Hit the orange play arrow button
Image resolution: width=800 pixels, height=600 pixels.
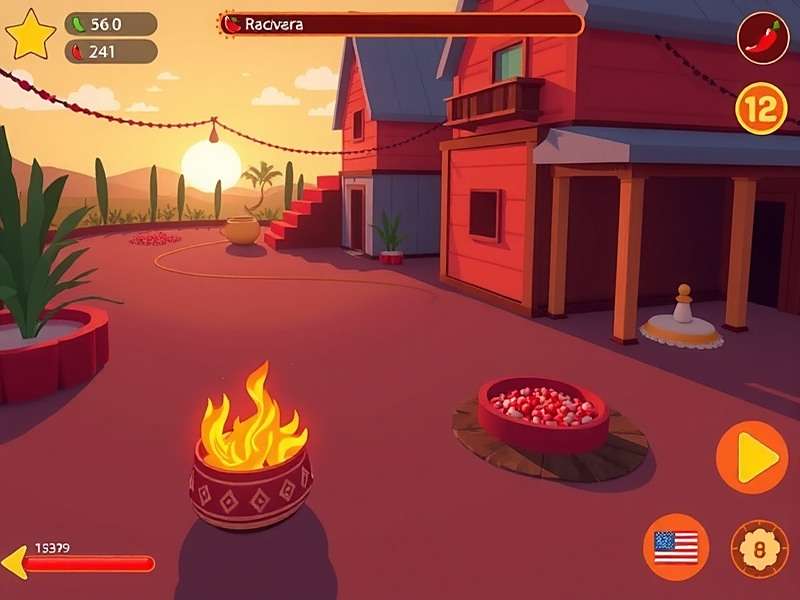tap(752, 458)
